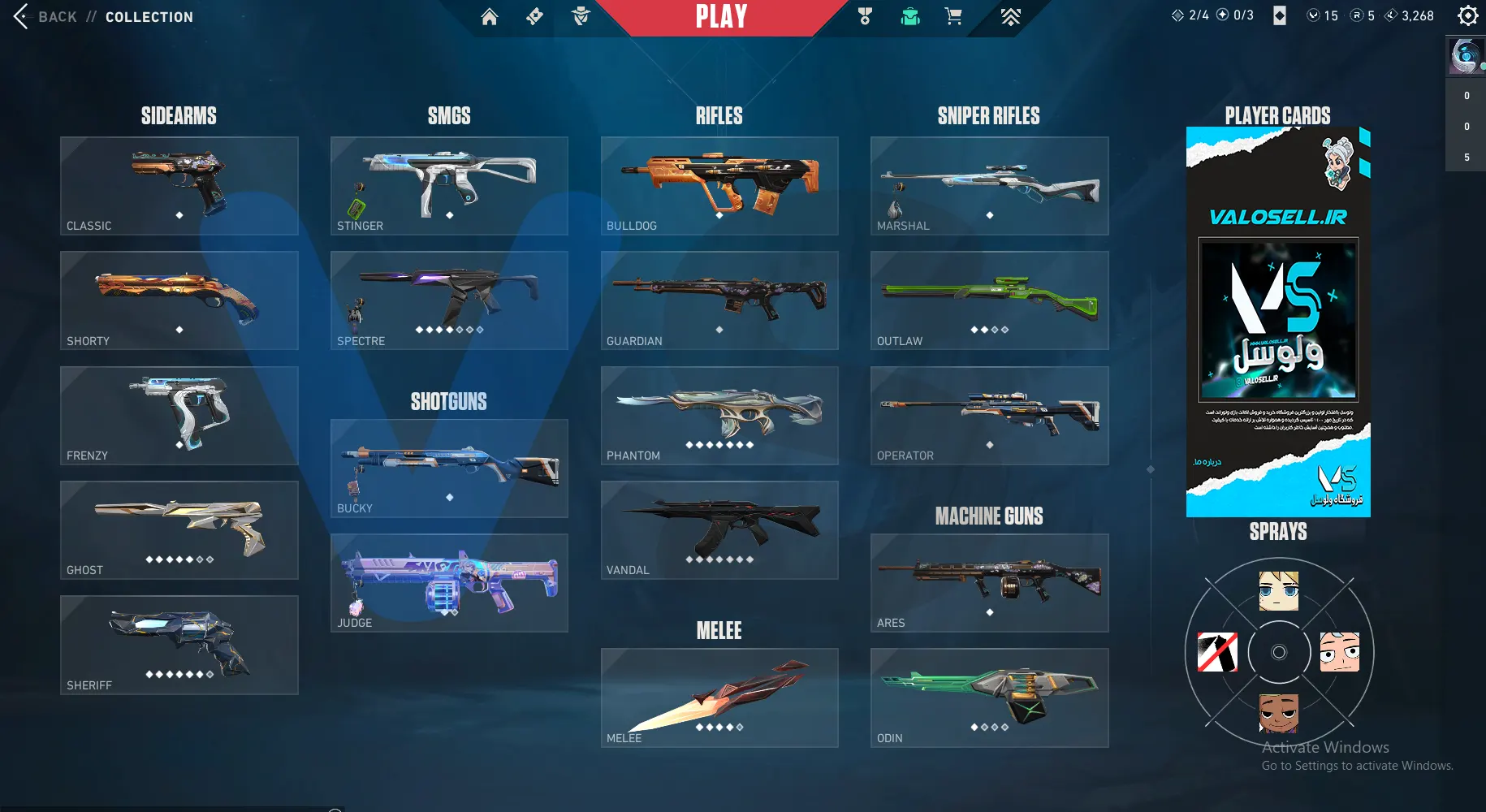Select the Classic sidearm slot
Viewport: 1486px width, 812px height.
pyautogui.click(x=179, y=186)
